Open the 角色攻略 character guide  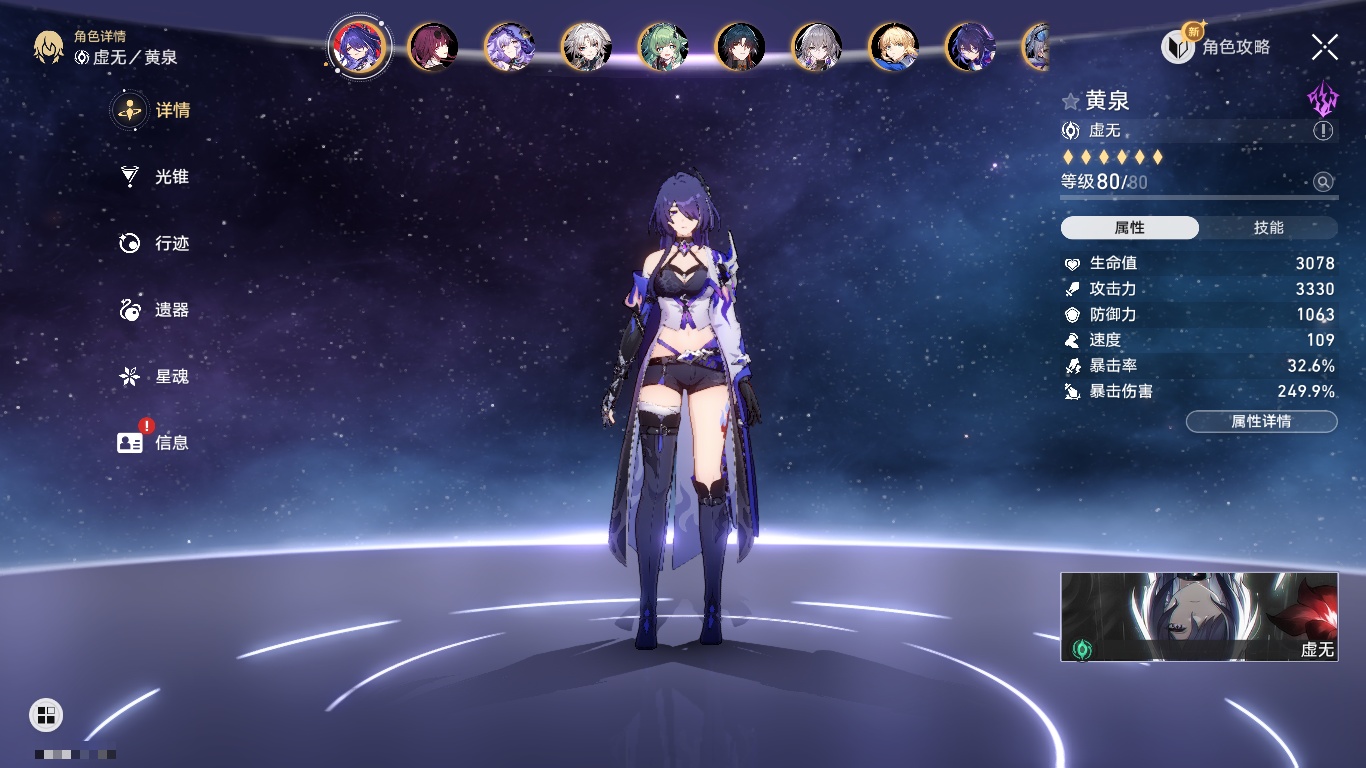1216,47
